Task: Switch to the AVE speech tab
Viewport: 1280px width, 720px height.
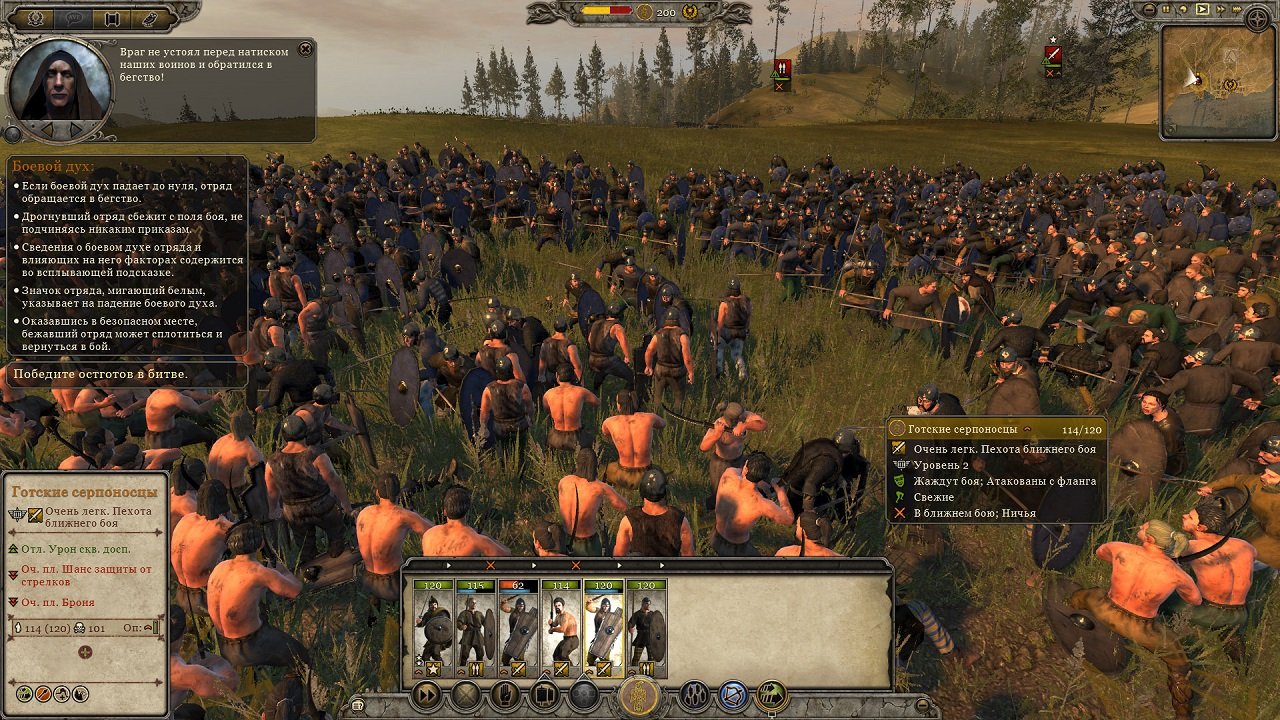Action: [73, 18]
